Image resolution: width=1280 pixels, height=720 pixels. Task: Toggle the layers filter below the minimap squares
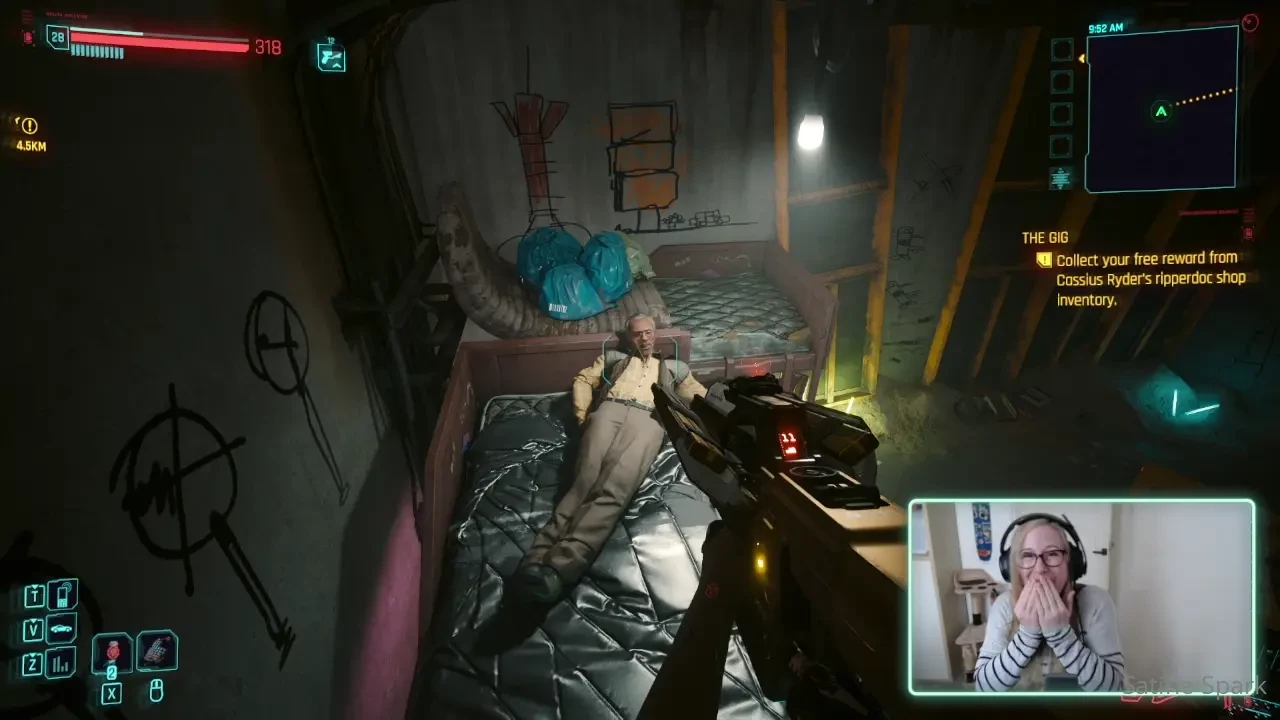(1059, 178)
